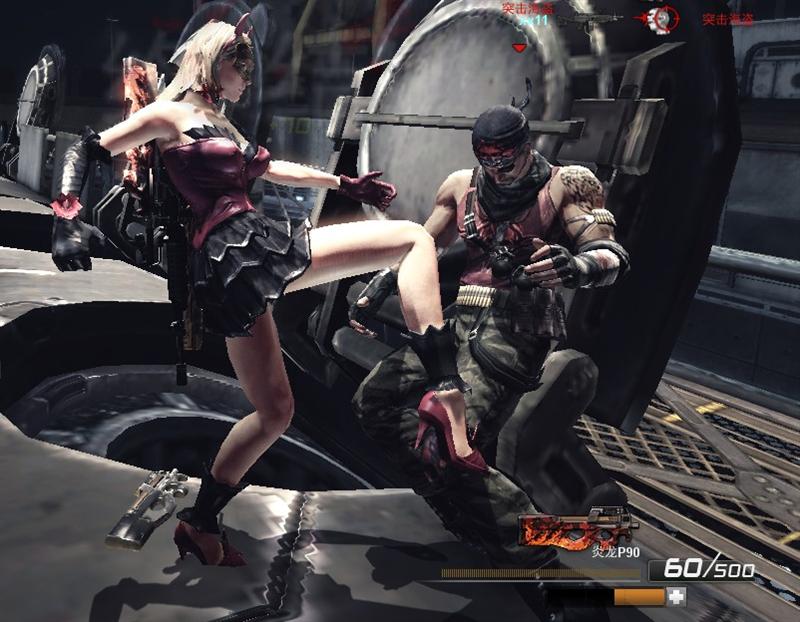This screenshot has height=622, width=800.
Task: Click the headshot skull crosshair icon
Action: point(659,18)
